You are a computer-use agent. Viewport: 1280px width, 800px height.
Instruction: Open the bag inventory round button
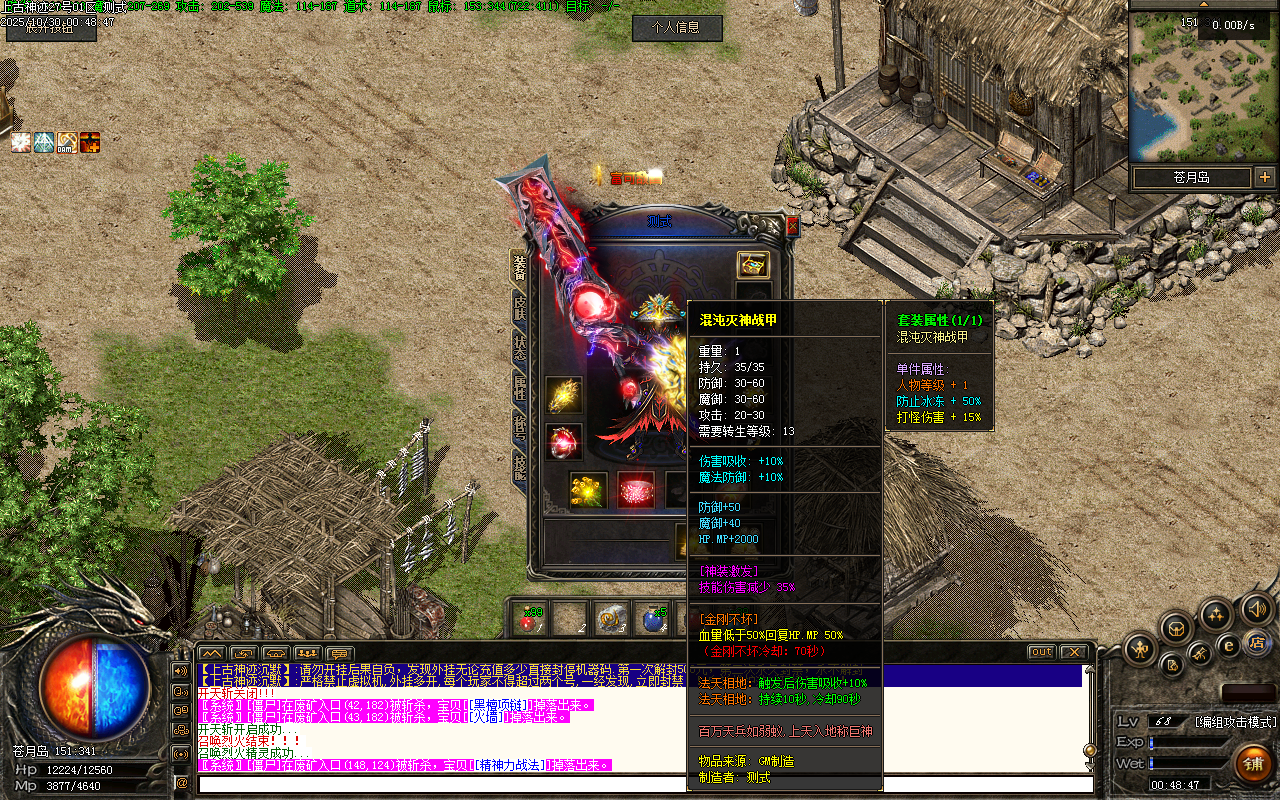(1177, 628)
